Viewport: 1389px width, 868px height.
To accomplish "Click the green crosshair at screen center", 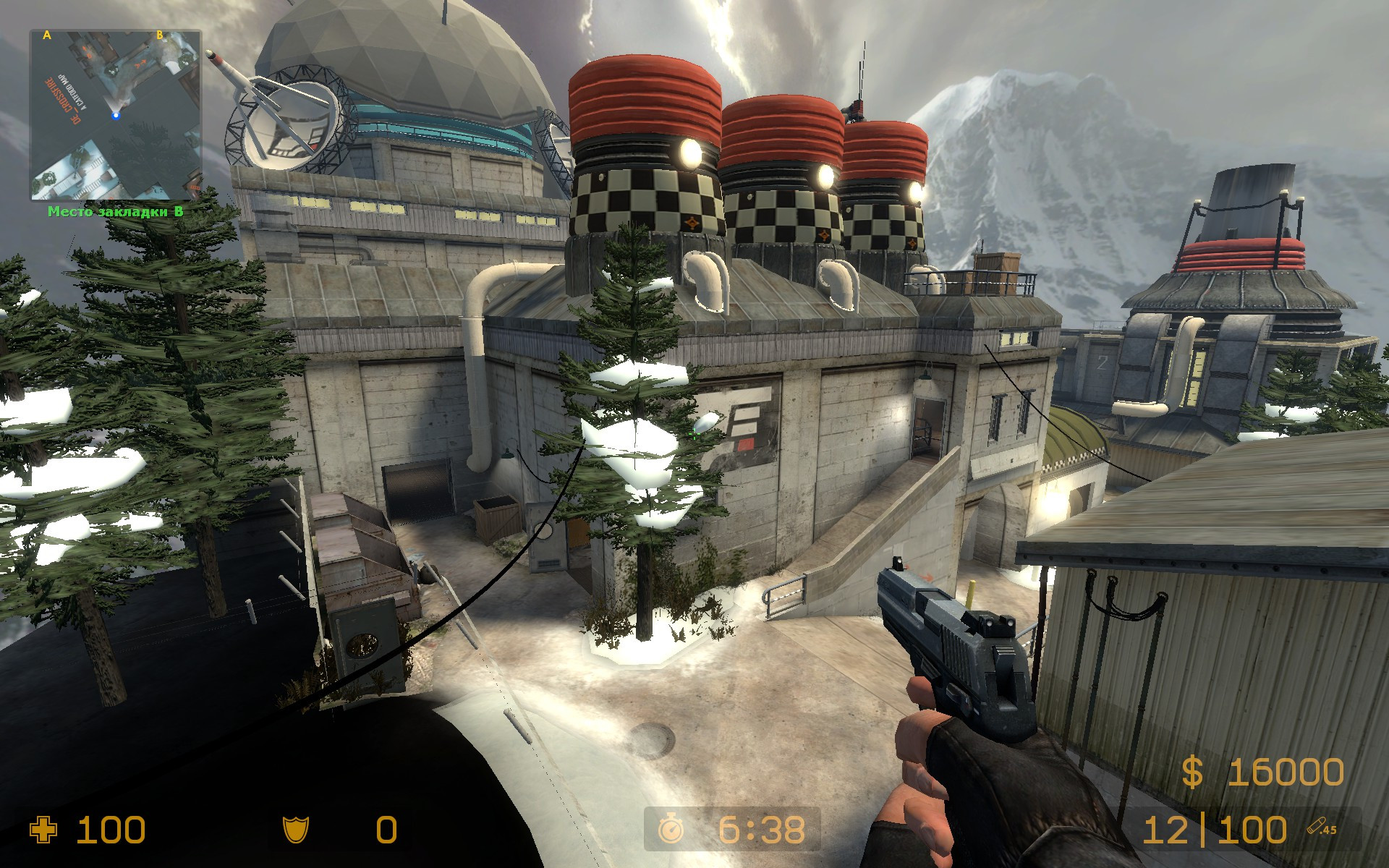I will coord(694,434).
